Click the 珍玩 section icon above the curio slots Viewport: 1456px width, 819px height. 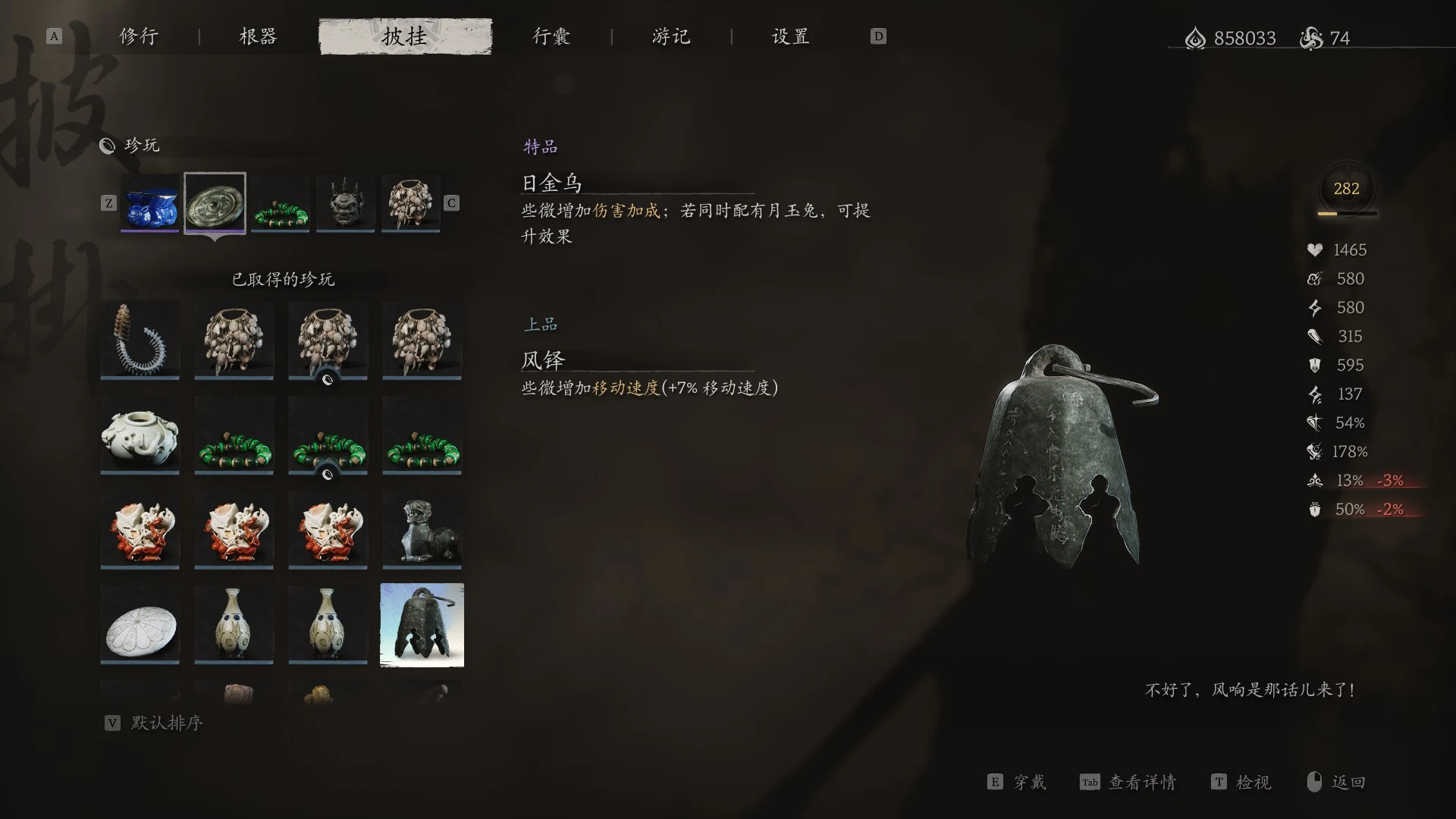coord(108,146)
